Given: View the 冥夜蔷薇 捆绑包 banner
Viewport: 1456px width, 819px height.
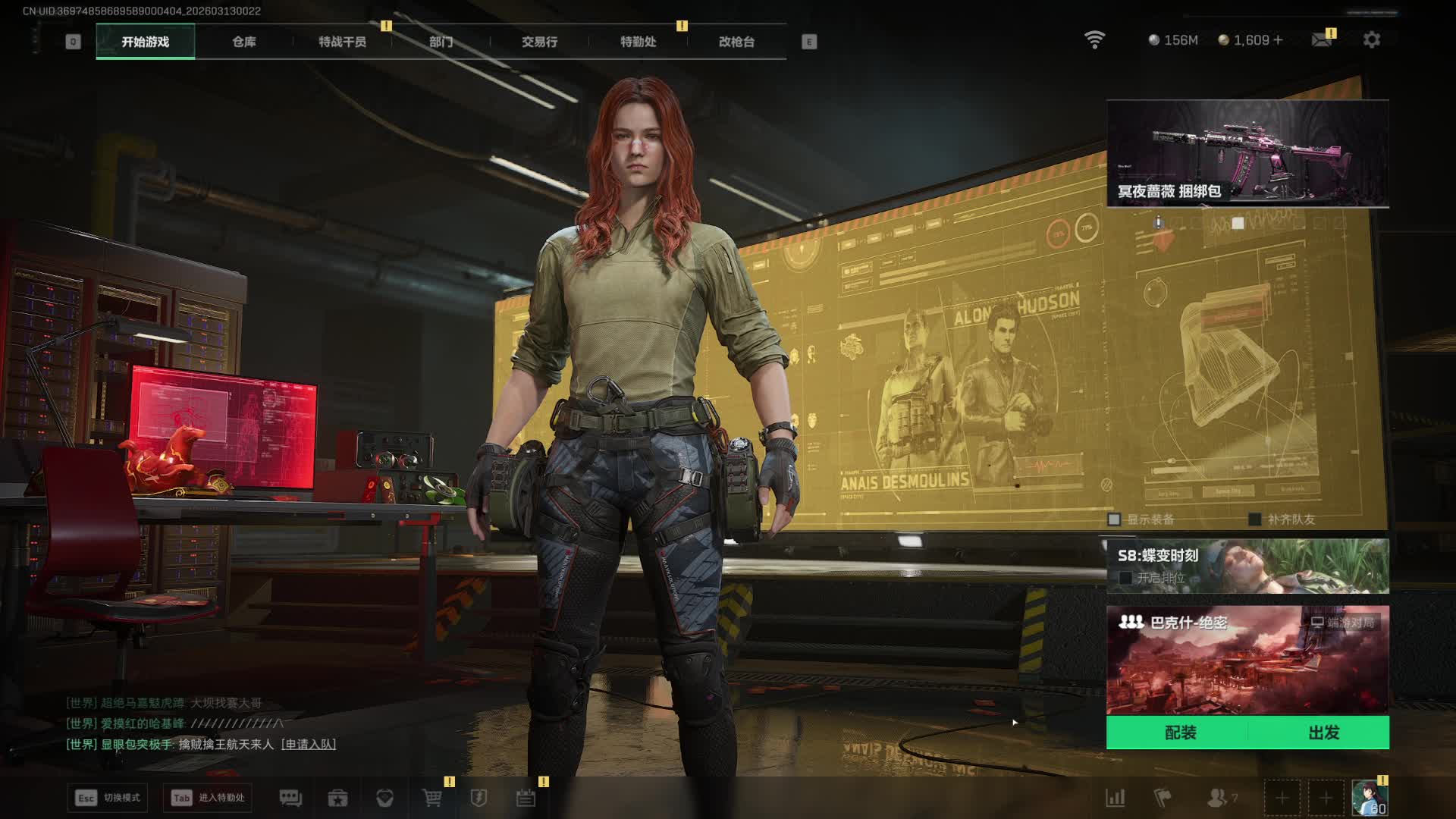Looking at the screenshot, I should 1247,153.
